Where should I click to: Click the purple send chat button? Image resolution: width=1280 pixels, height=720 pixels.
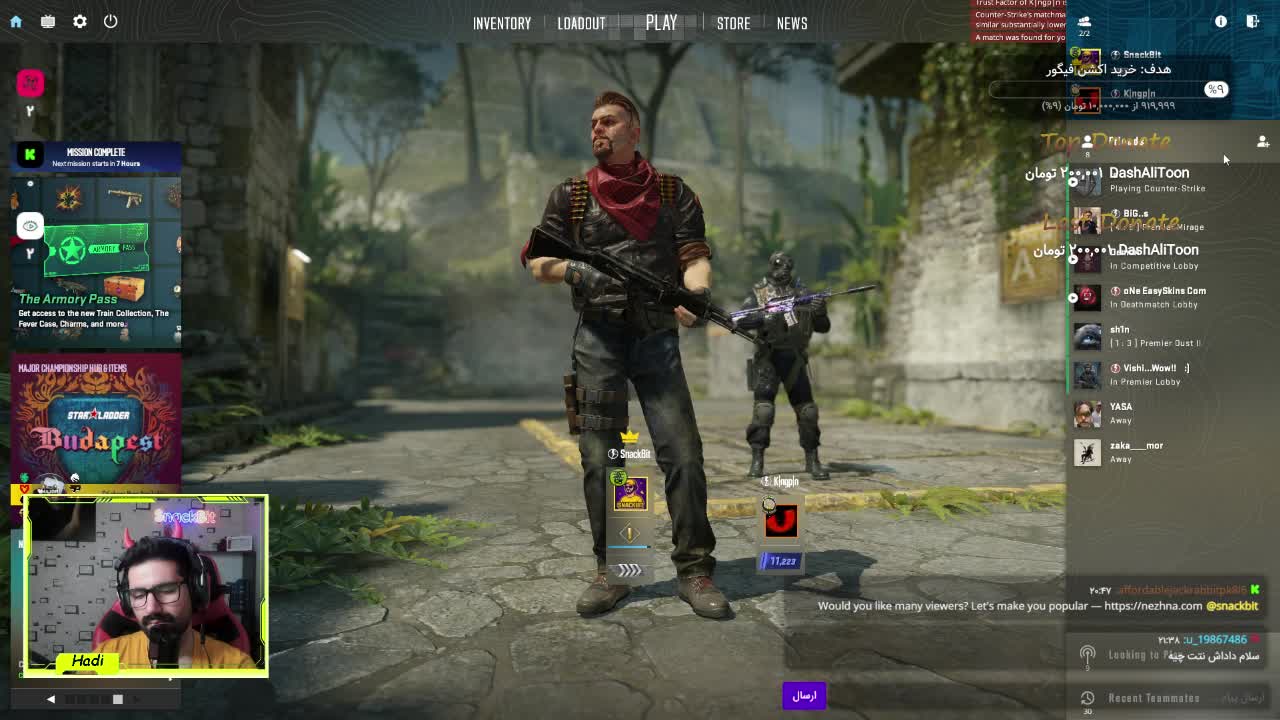pyautogui.click(x=804, y=696)
